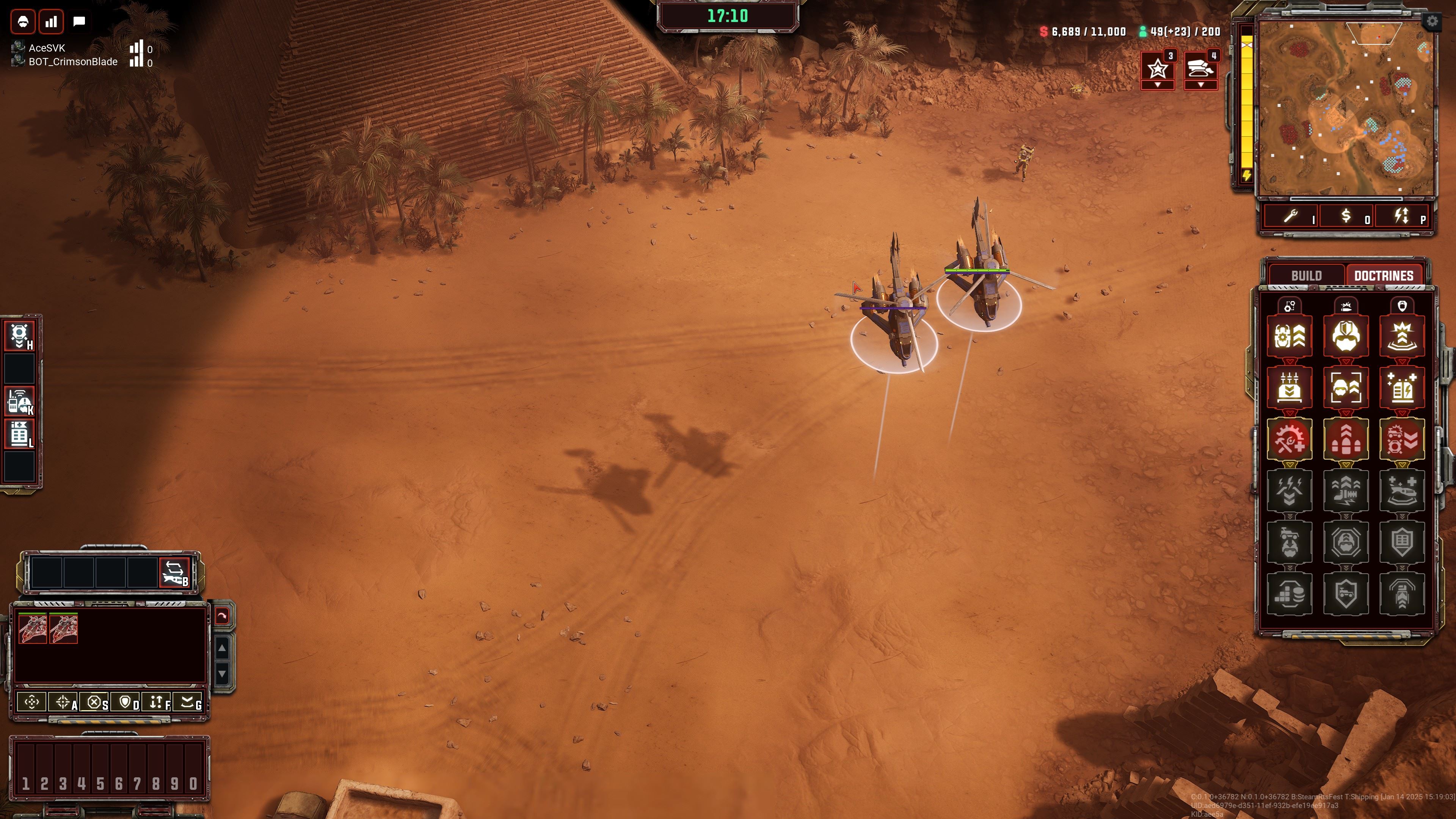Select the first aircraft portrait in selection panel

pyautogui.click(x=32, y=629)
